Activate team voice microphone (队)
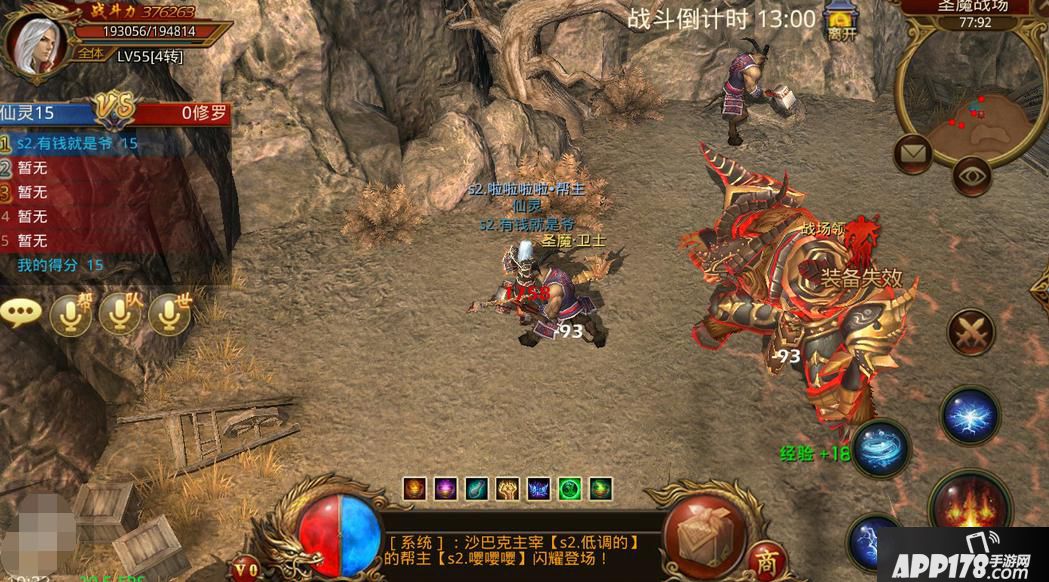This screenshot has width=1049, height=582. [x=121, y=314]
